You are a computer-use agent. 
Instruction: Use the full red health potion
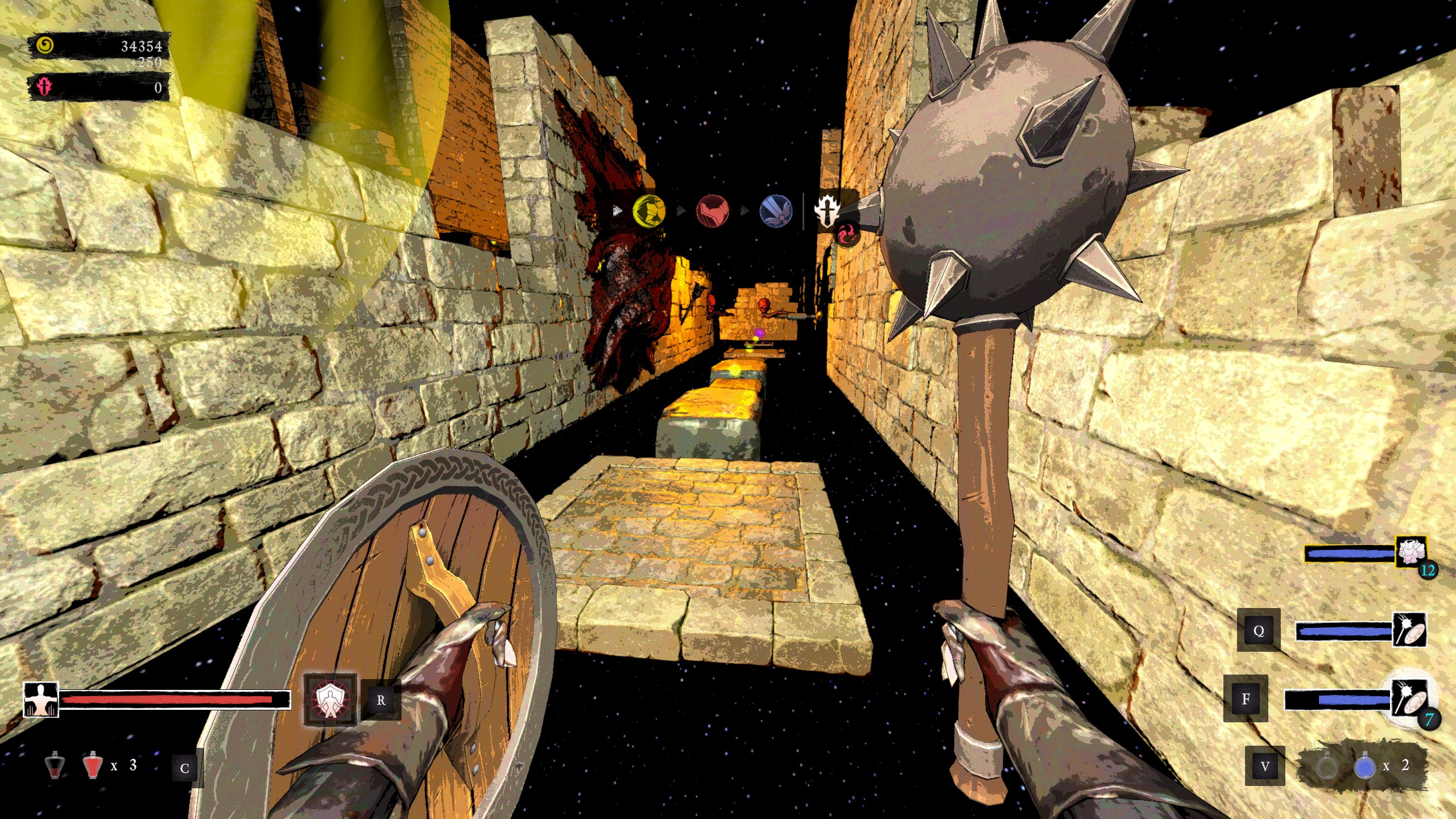pyautogui.click(x=92, y=766)
